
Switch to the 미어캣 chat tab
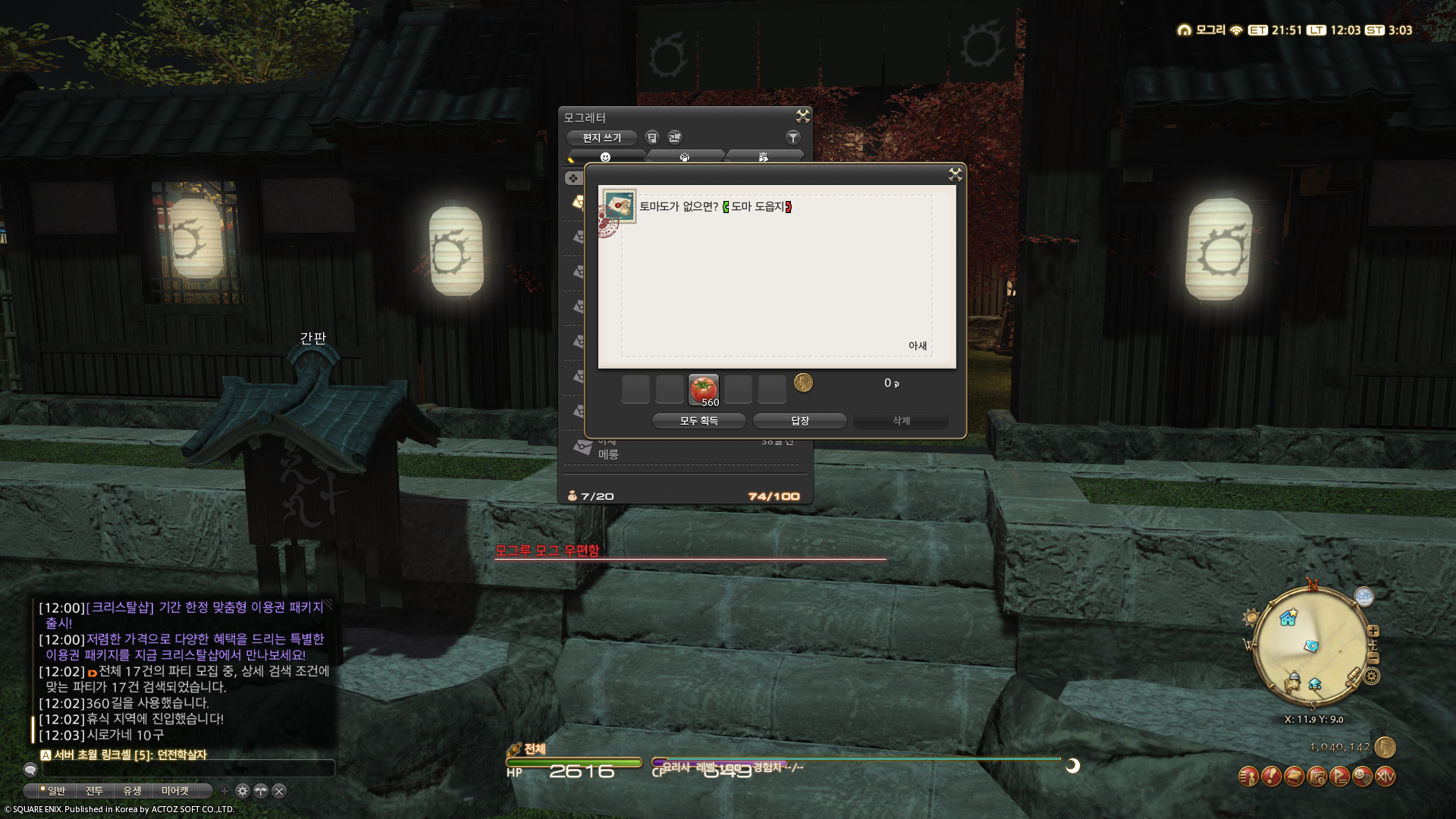click(x=174, y=791)
